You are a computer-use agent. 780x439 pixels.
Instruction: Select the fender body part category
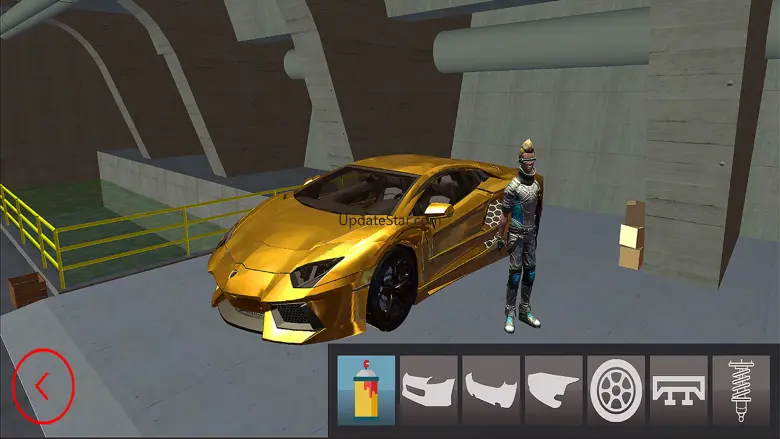point(554,389)
